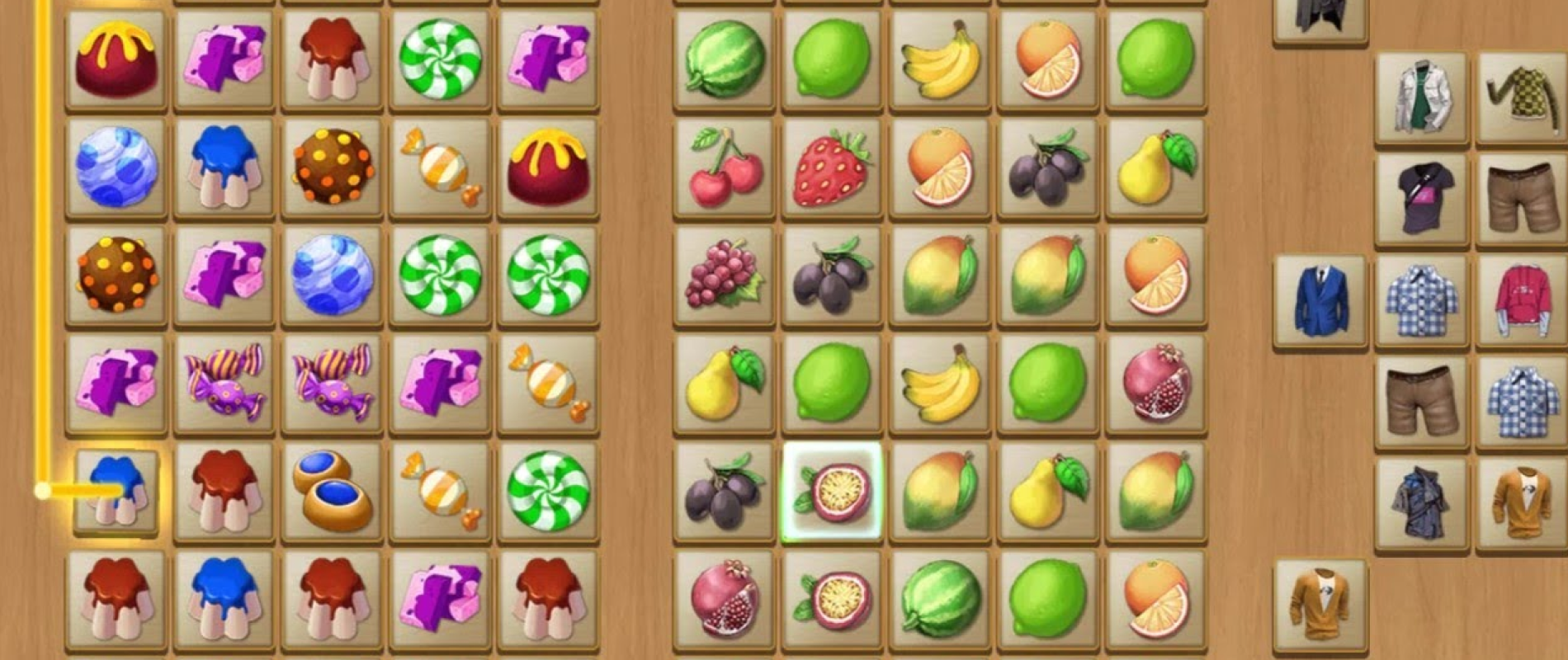Pick the cherries tile

(724, 167)
